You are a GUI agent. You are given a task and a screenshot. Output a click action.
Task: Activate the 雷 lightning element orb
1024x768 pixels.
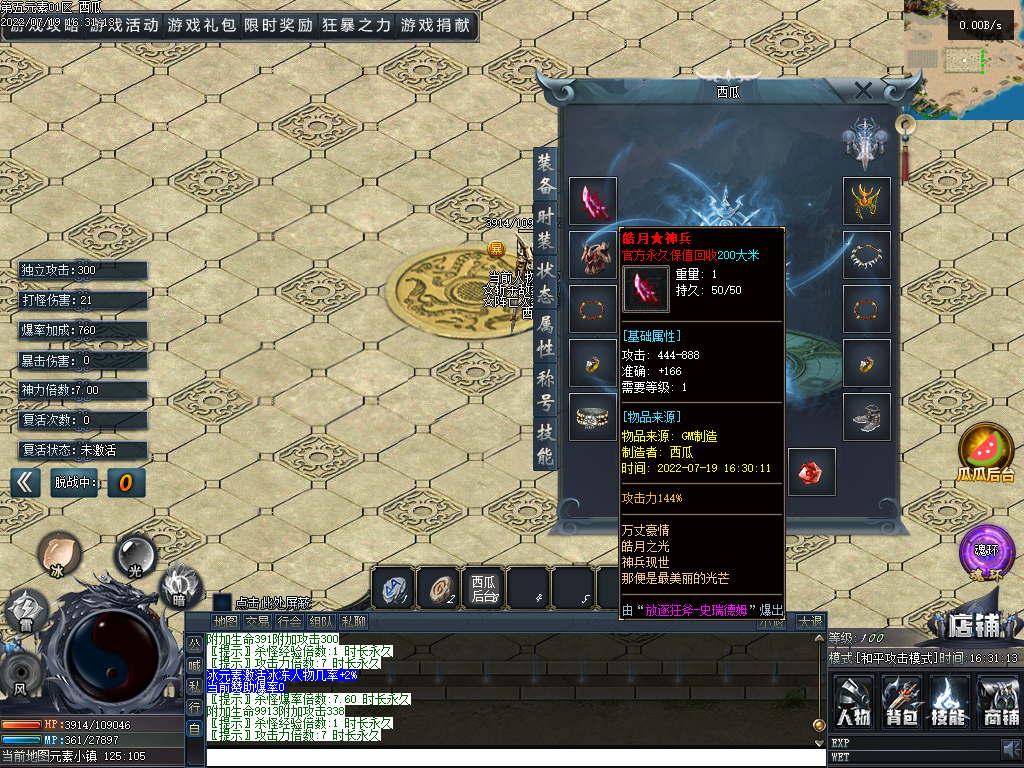(25, 610)
